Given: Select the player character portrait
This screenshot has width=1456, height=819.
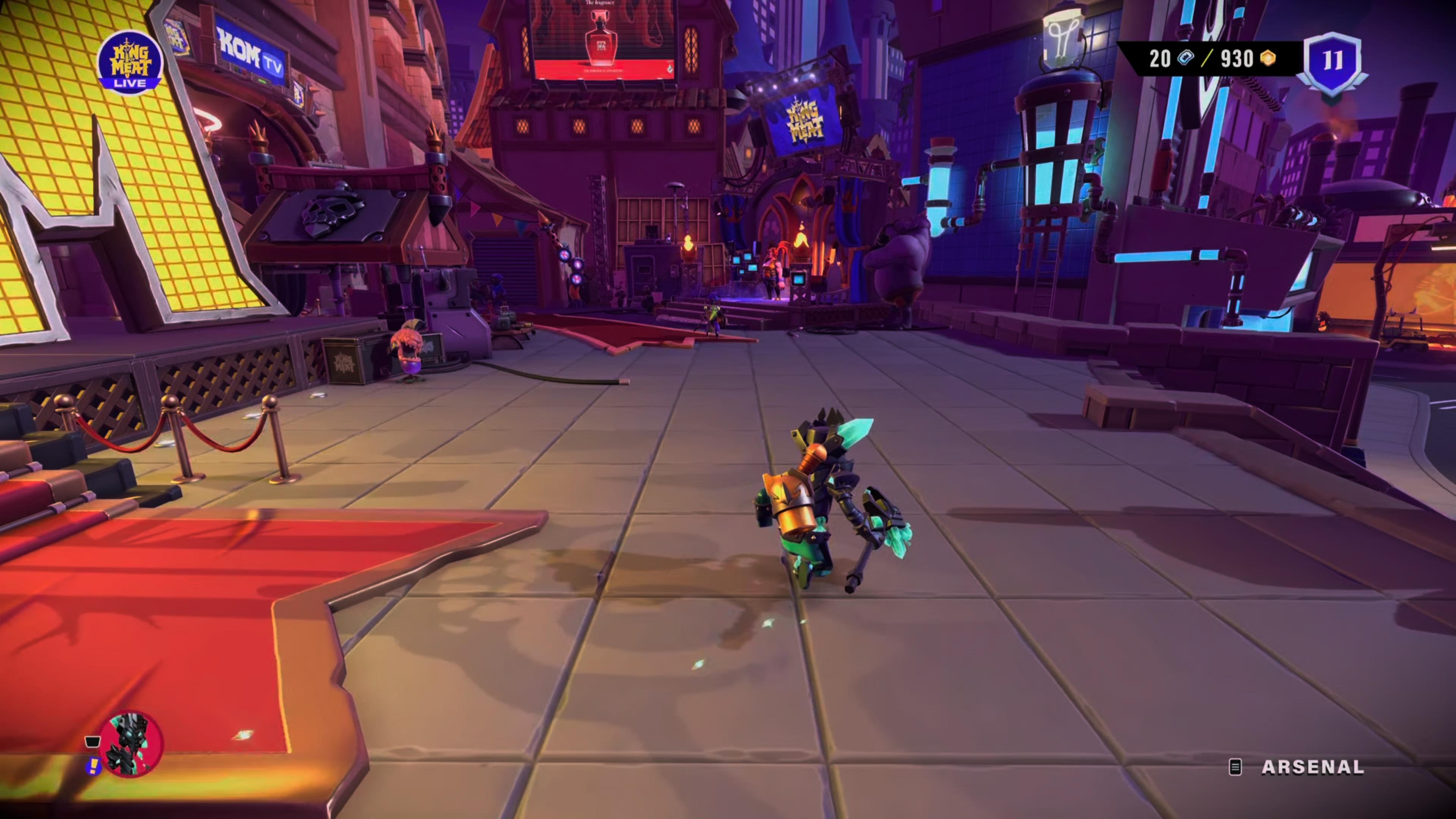Looking at the screenshot, I should 129,743.
